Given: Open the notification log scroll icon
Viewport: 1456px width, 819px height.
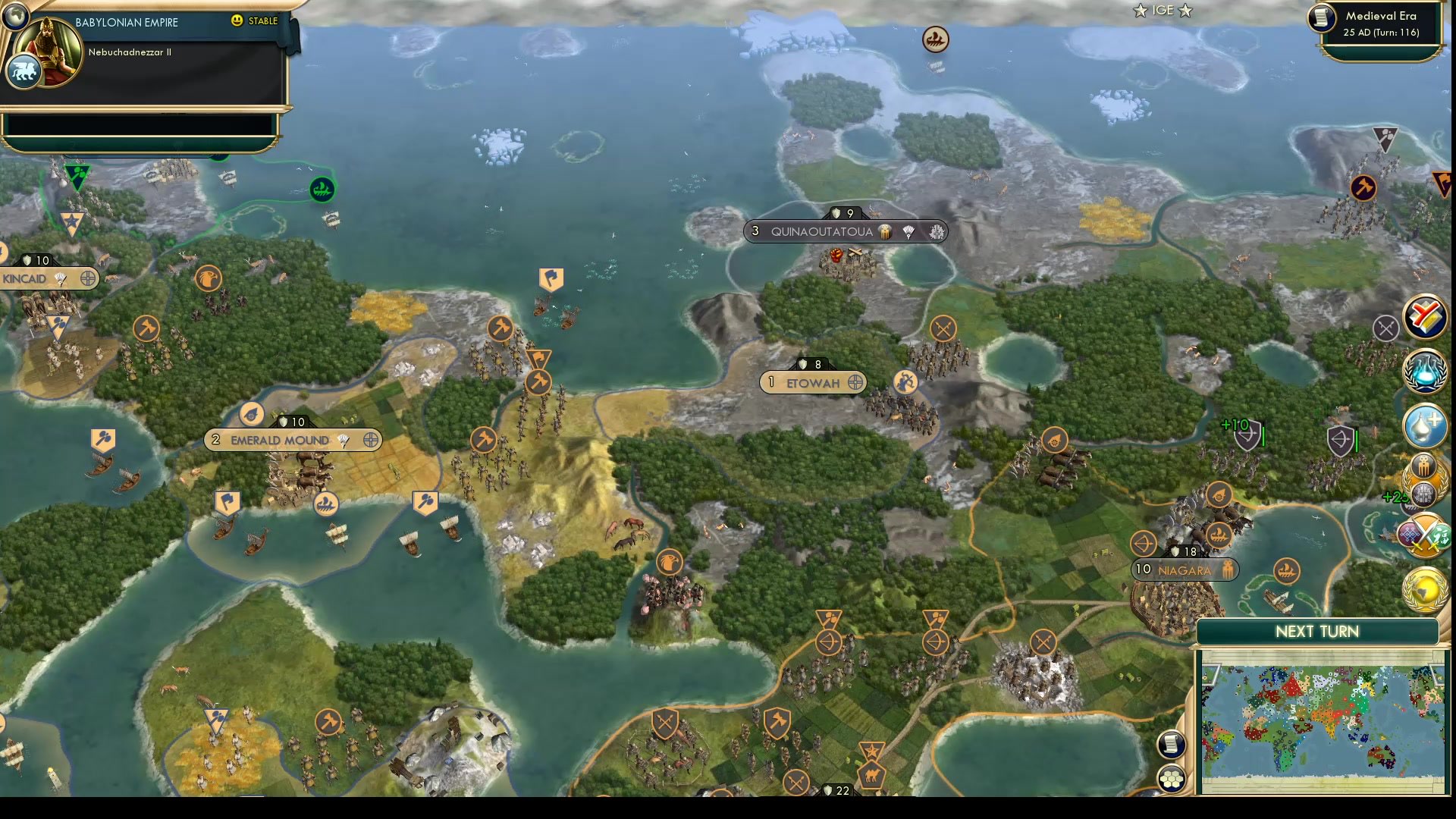Looking at the screenshot, I should [1170, 745].
